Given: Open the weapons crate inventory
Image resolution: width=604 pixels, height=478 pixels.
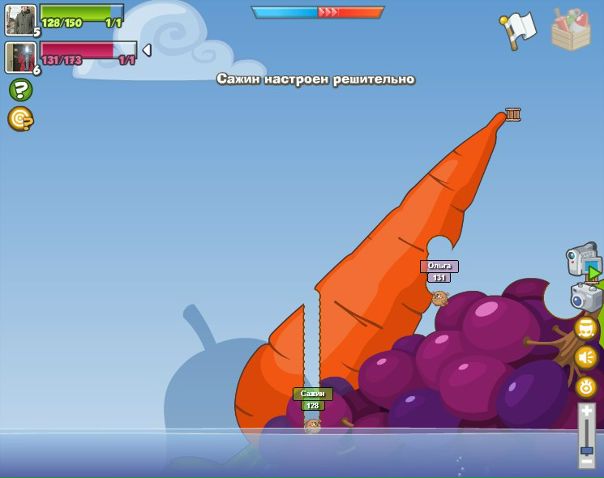Looking at the screenshot, I should point(571,29).
